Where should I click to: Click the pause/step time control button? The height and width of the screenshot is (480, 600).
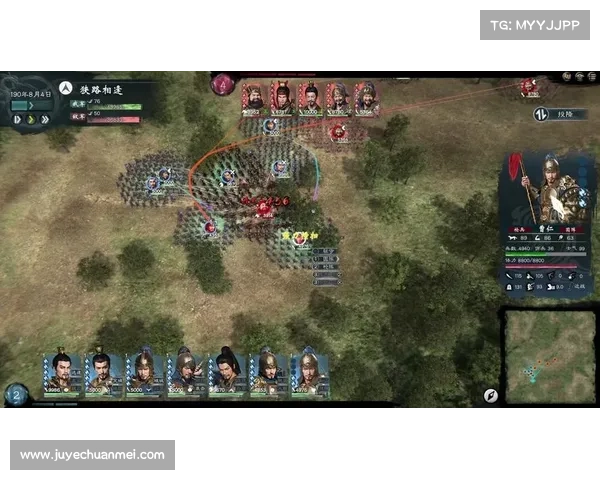pos(17,120)
